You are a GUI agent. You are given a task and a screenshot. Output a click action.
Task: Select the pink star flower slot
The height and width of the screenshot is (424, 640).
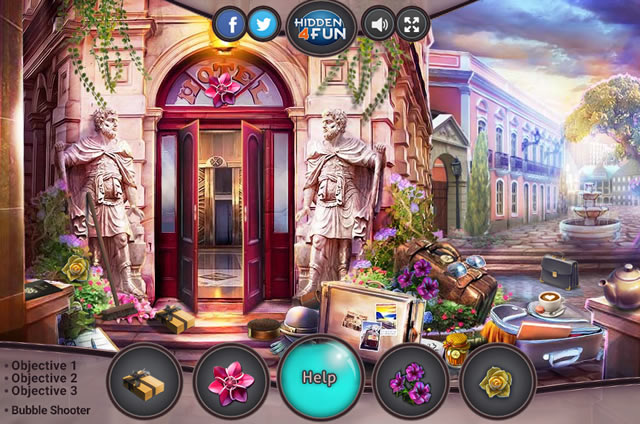click(x=231, y=381)
